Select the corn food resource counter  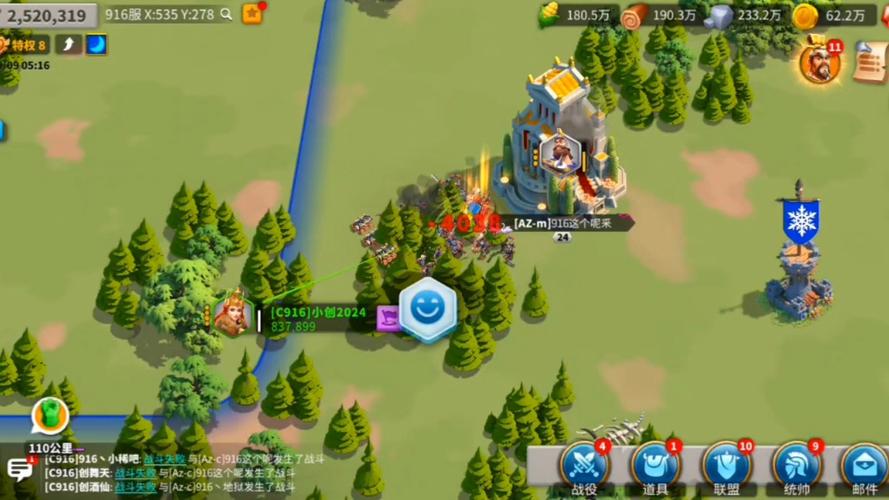point(576,15)
